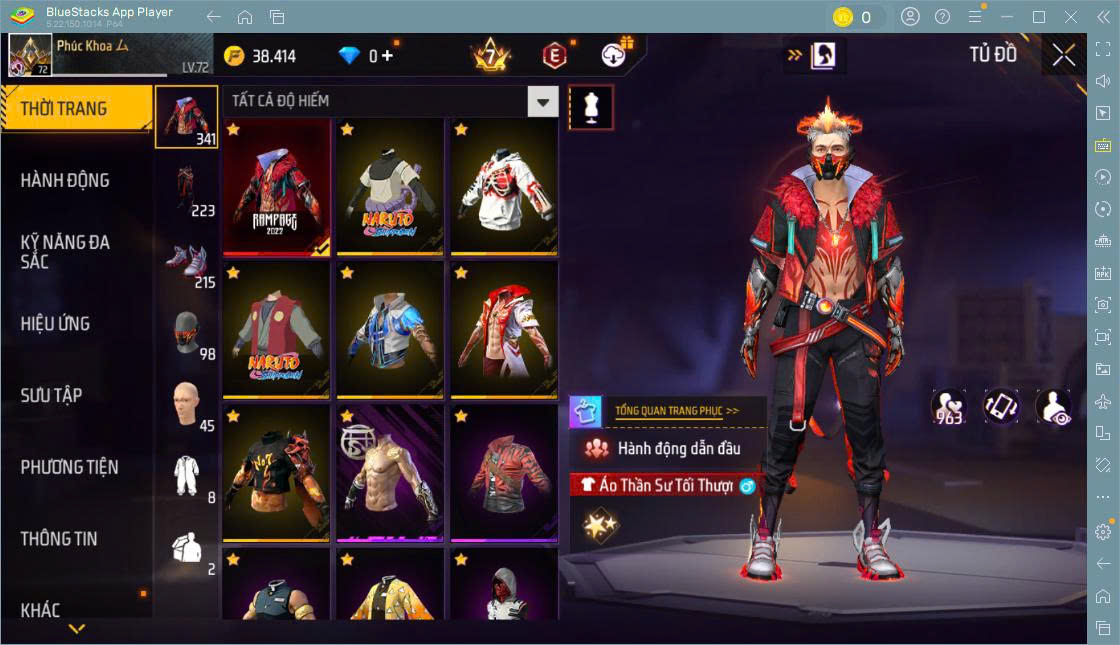
Task: Show the Thông Tin section
Action: (59, 539)
